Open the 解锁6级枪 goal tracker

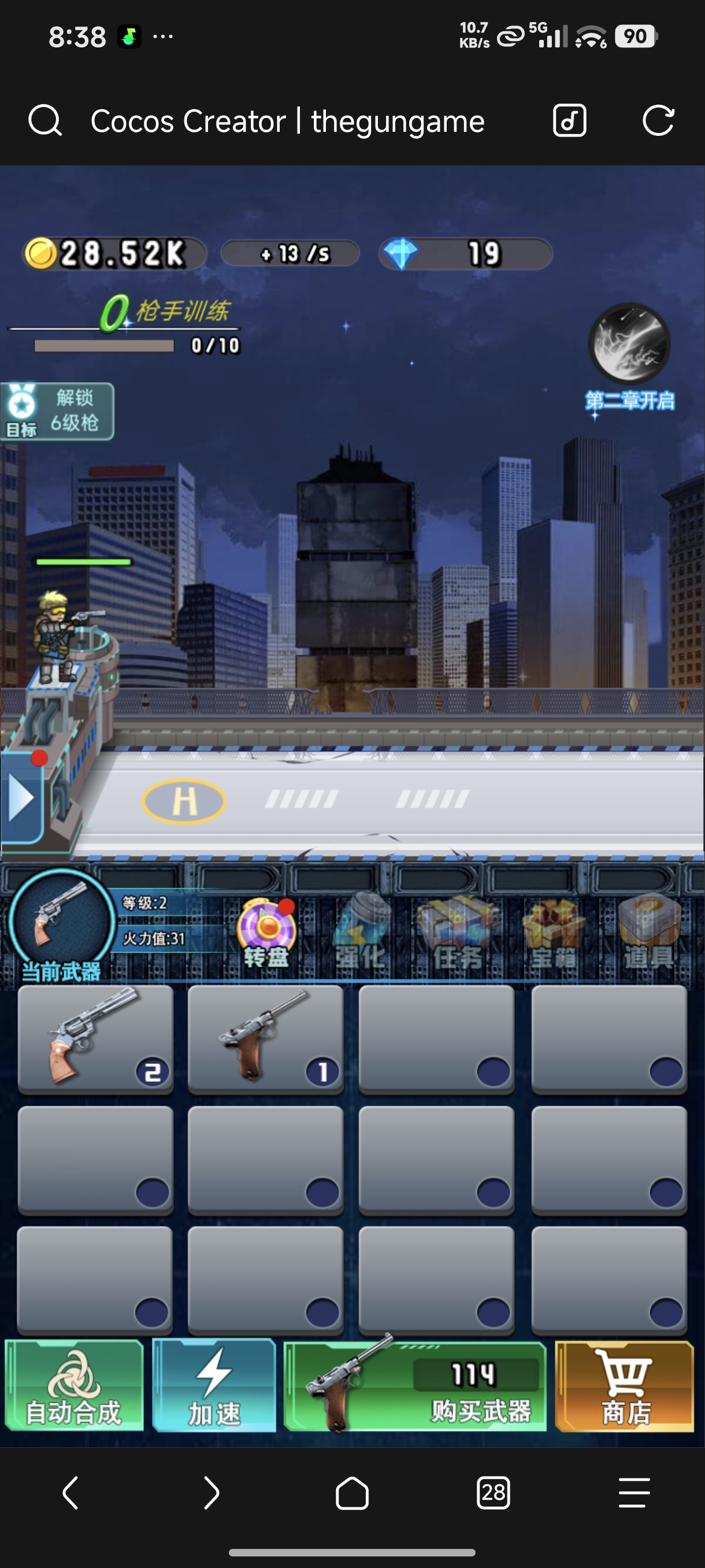coord(58,412)
